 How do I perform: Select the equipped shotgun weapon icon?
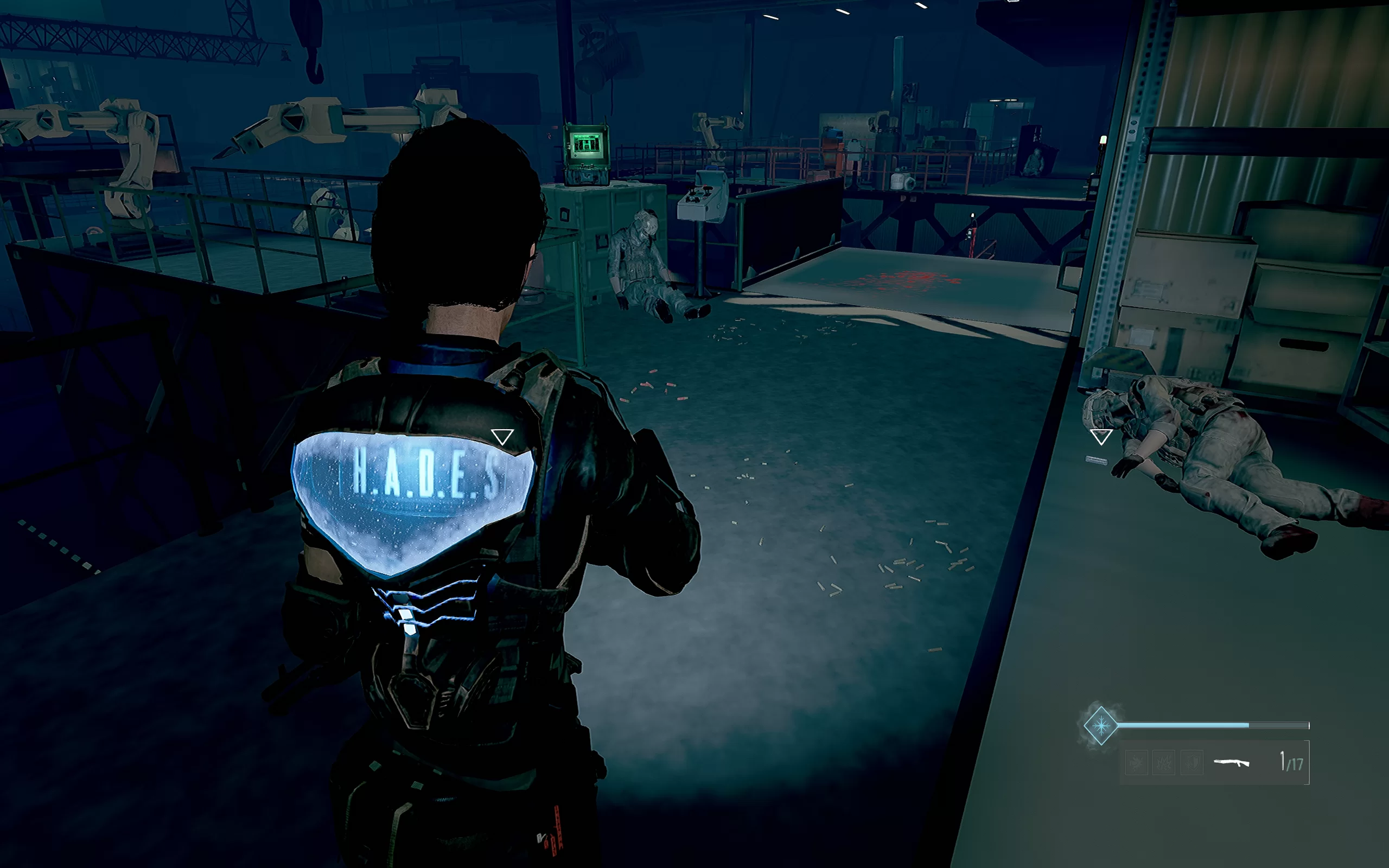pos(1232,762)
